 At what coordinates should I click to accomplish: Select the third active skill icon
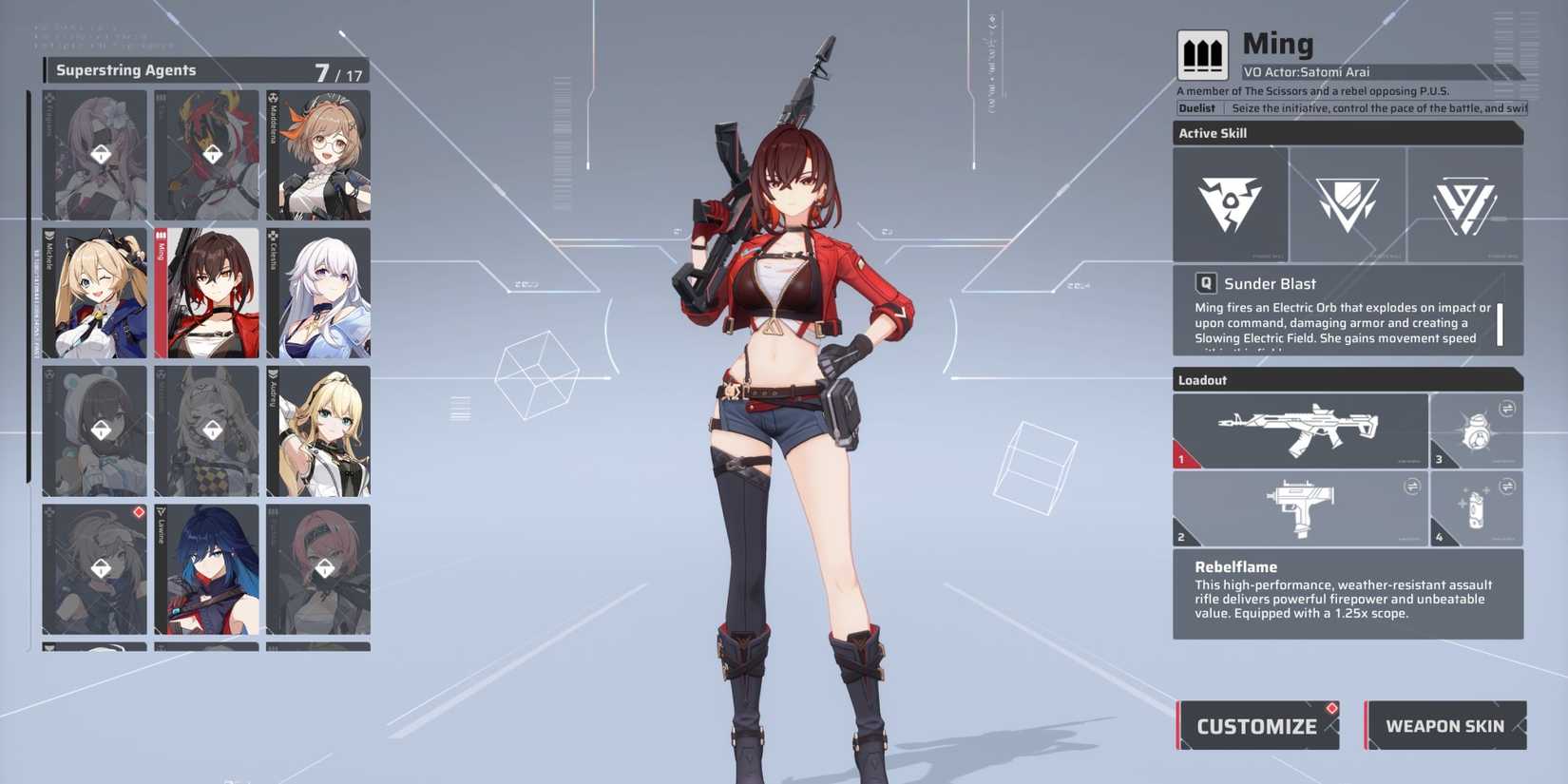[1464, 202]
